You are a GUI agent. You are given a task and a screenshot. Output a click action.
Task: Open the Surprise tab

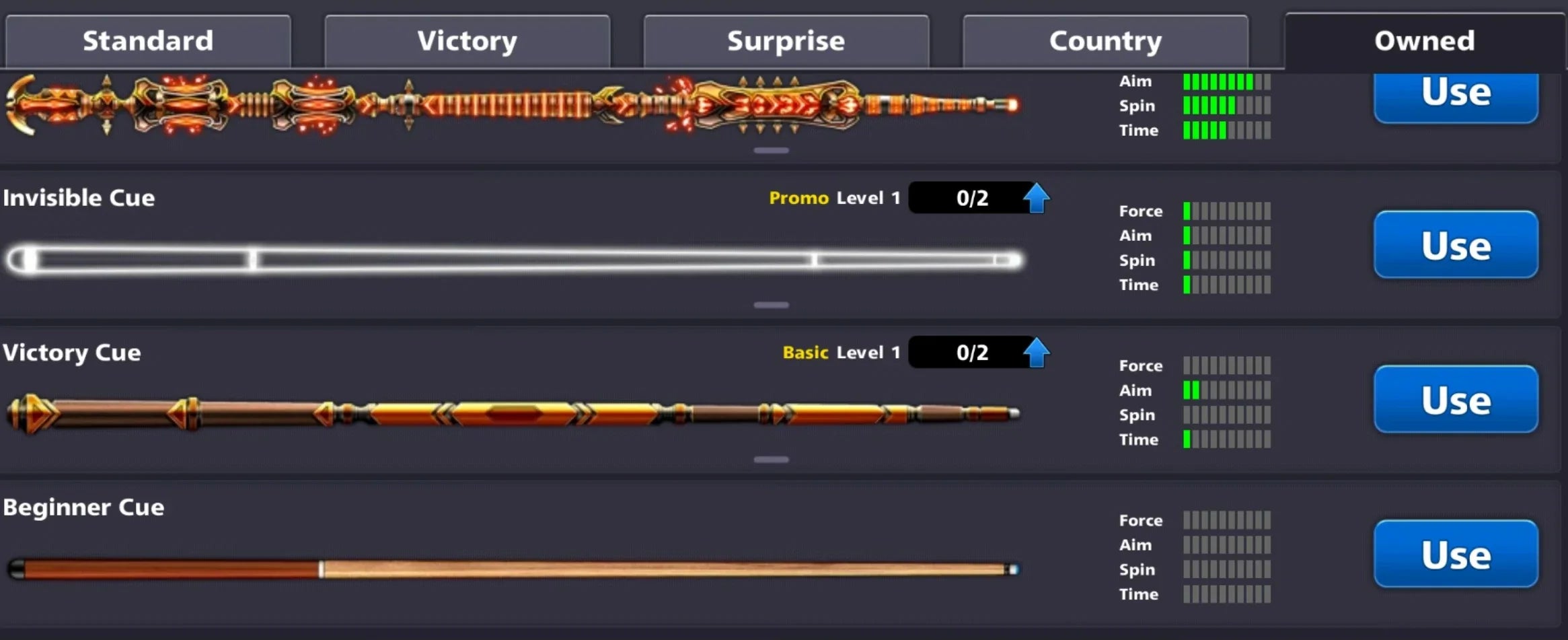[785, 40]
